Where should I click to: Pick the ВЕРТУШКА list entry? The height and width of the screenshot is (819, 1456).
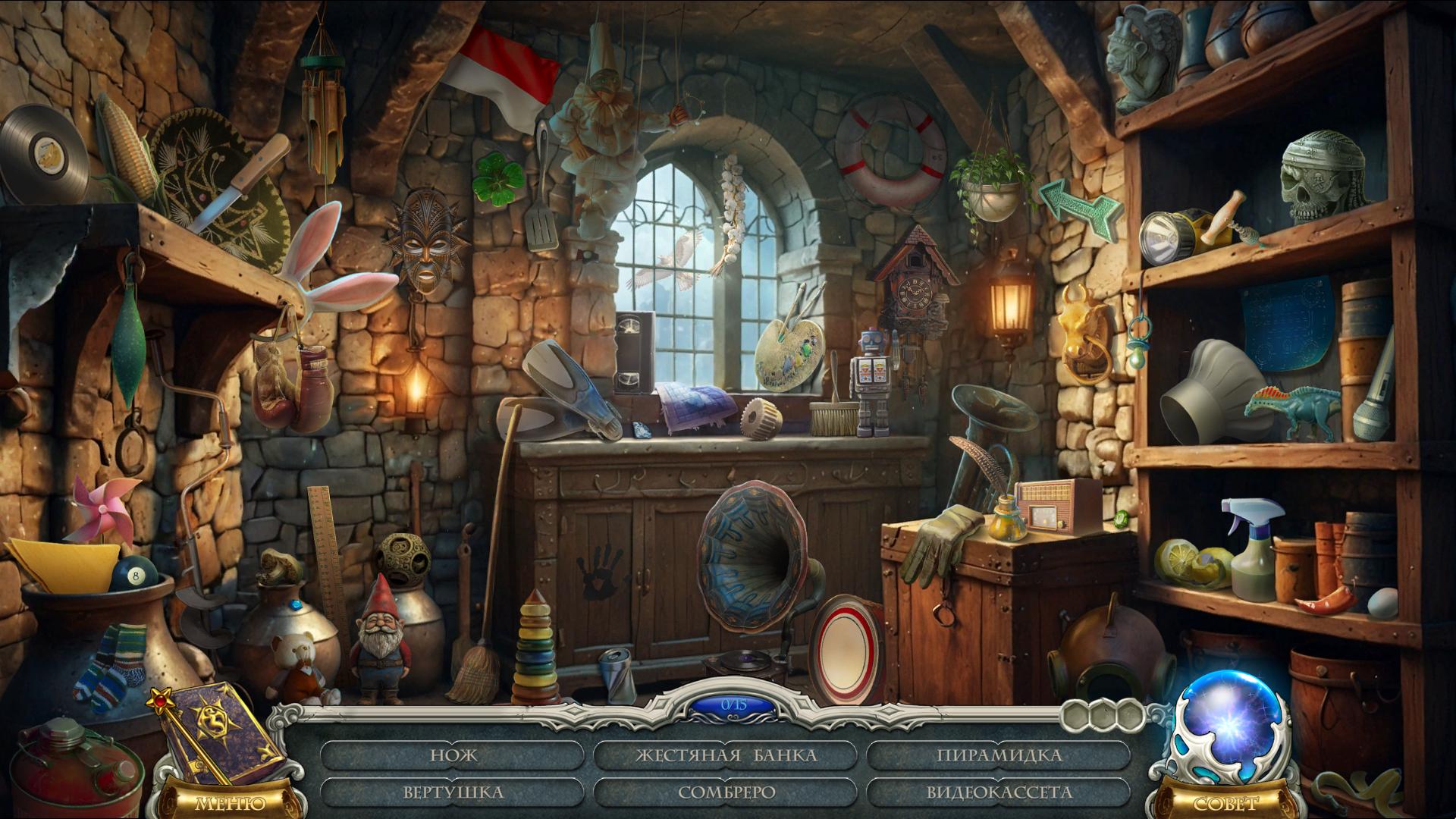(453, 792)
